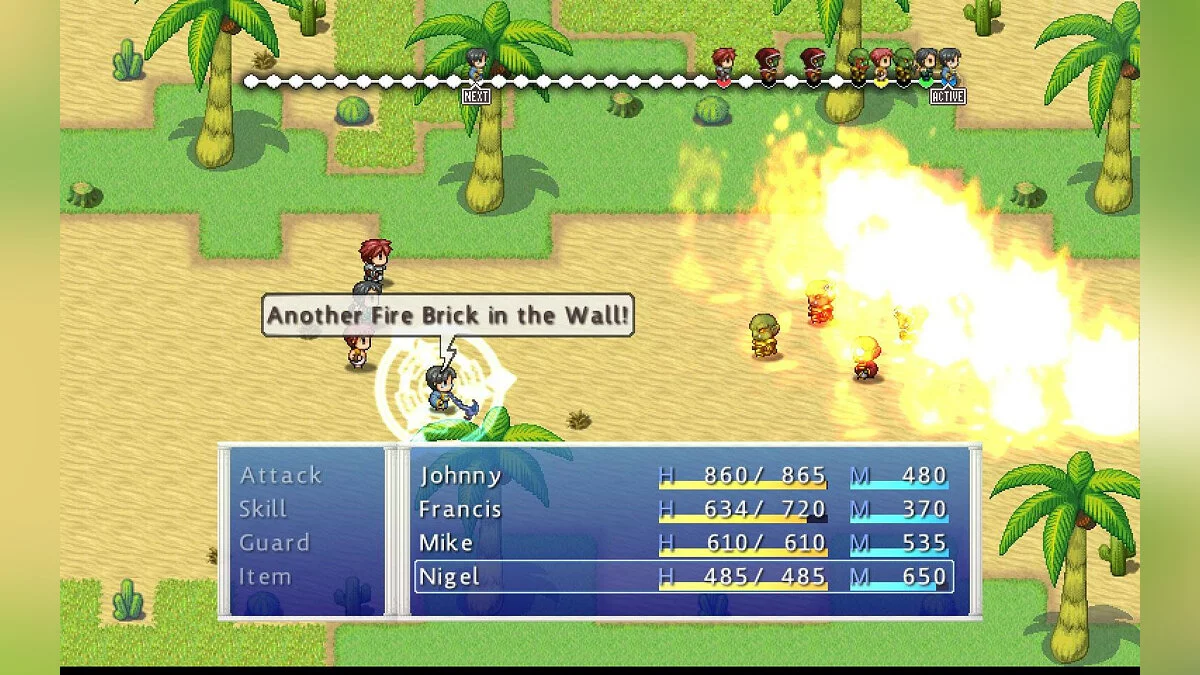Viewport: 1200px width, 675px height.
Task: Pick Francis in the party list
Action: pyautogui.click(x=683, y=509)
